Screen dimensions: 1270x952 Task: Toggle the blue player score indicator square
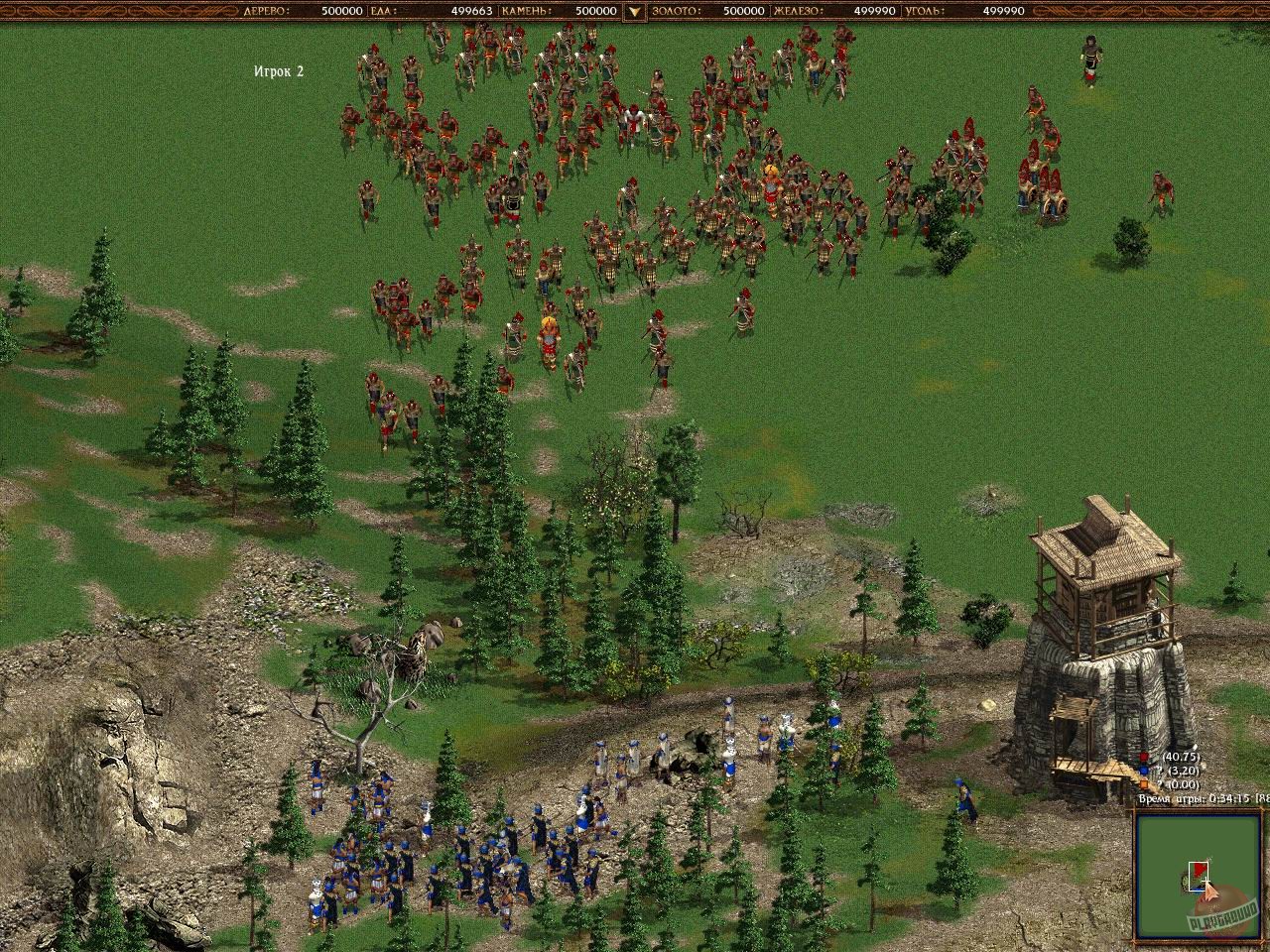1143,769
